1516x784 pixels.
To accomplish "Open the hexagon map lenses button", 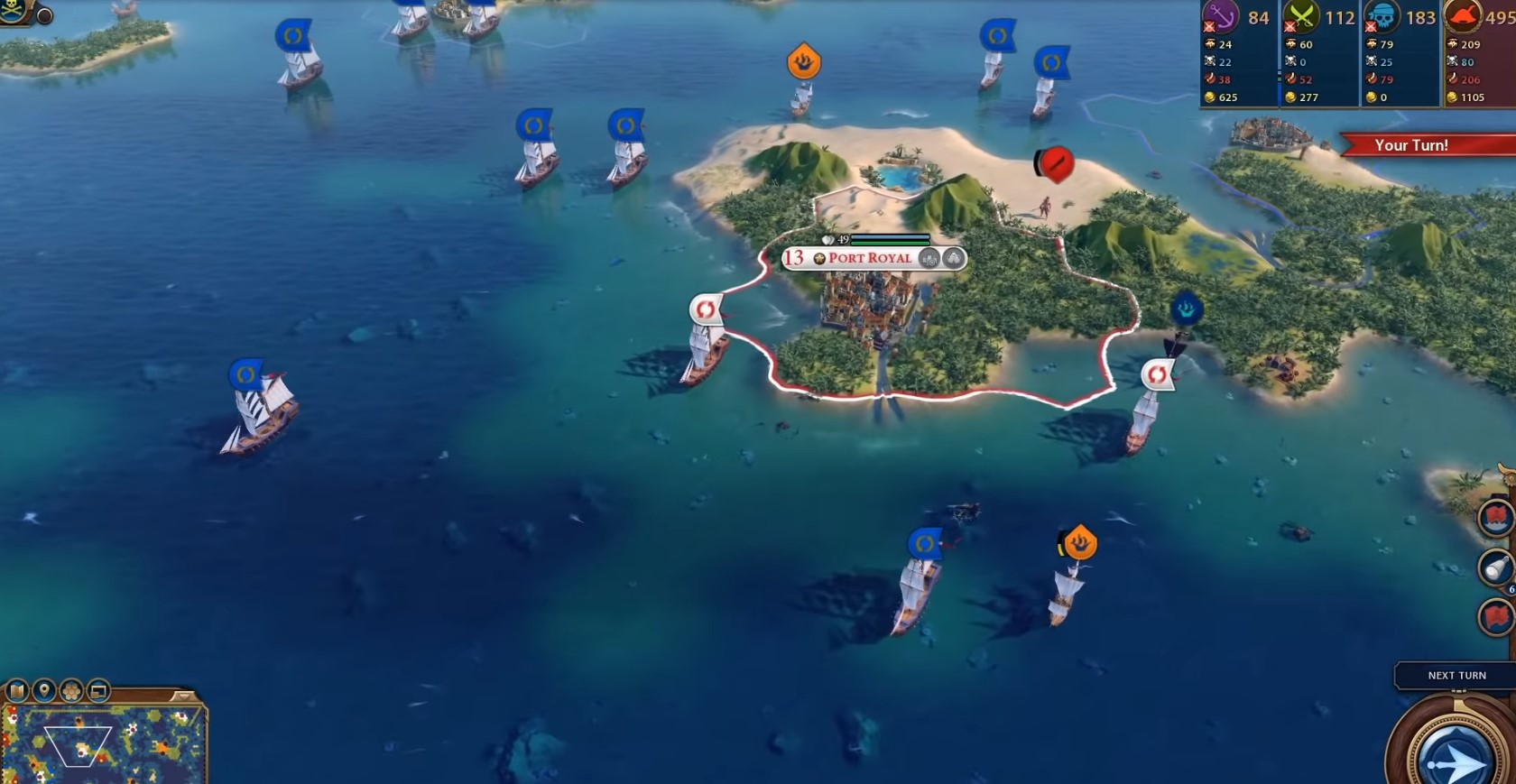I will click(x=71, y=692).
